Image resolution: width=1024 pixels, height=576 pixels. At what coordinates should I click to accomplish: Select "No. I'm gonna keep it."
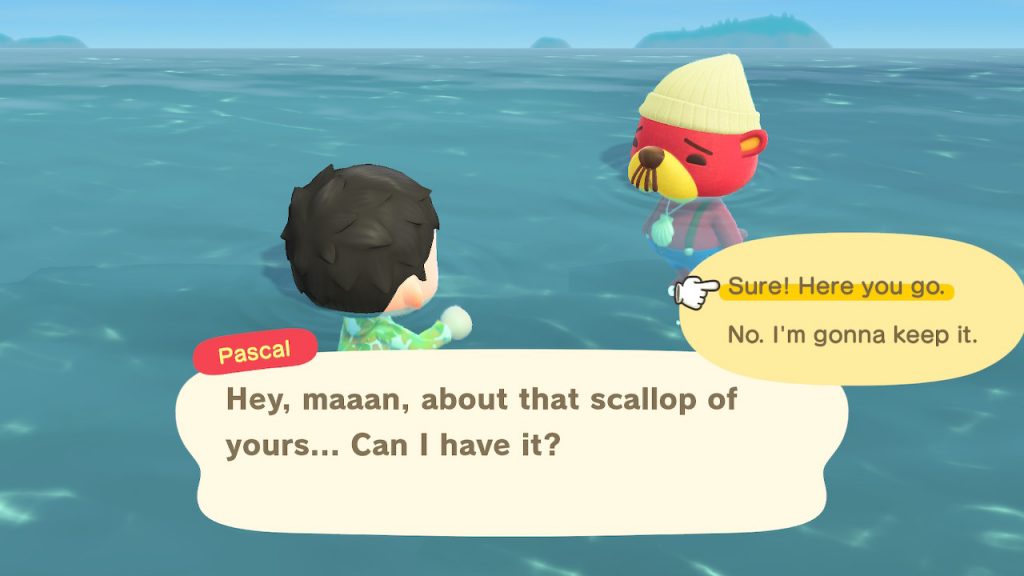tap(852, 335)
